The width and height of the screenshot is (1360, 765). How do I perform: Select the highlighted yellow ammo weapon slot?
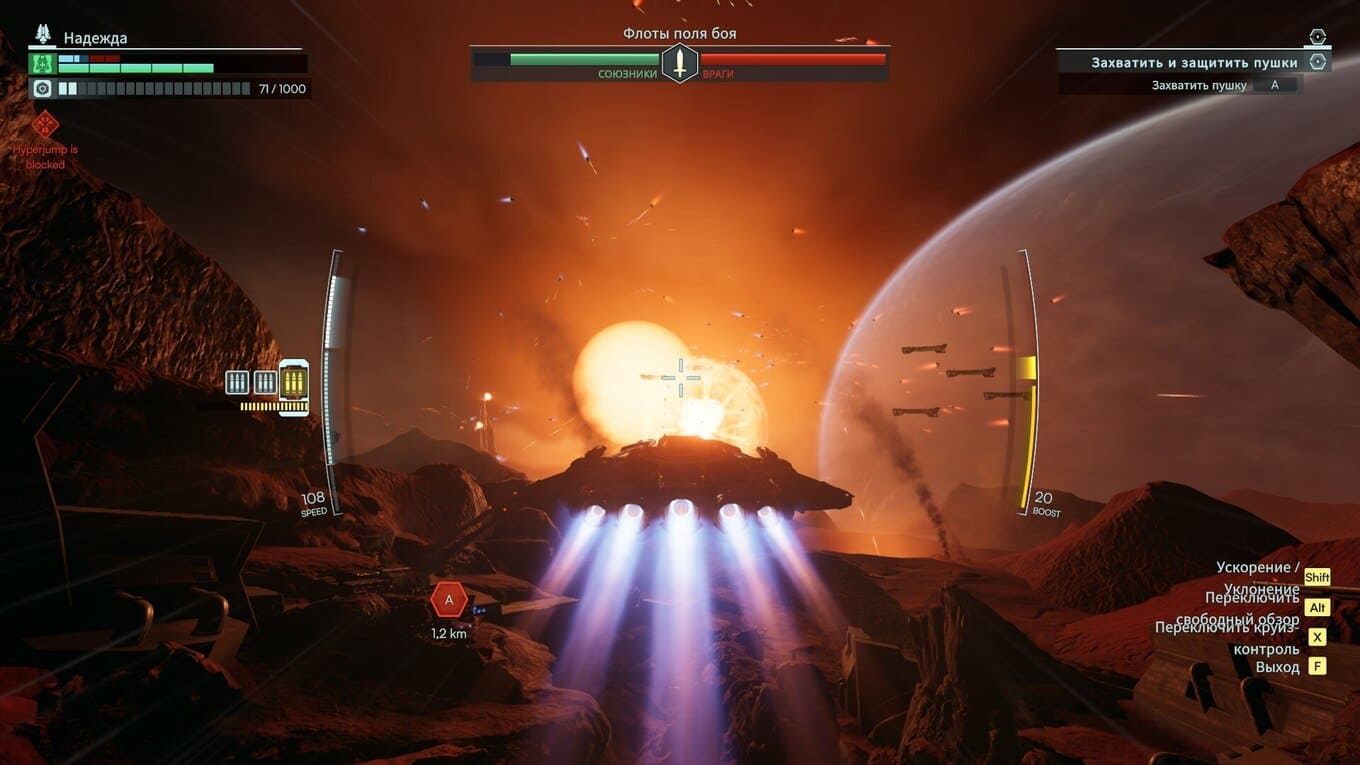pyautogui.click(x=293, y=381)
